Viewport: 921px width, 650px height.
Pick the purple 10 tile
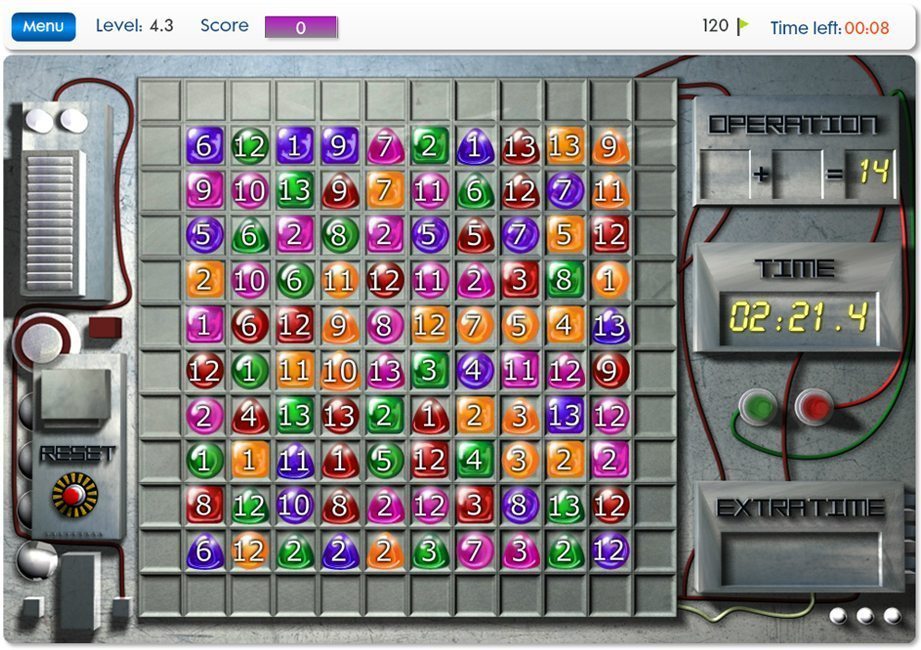294,506
